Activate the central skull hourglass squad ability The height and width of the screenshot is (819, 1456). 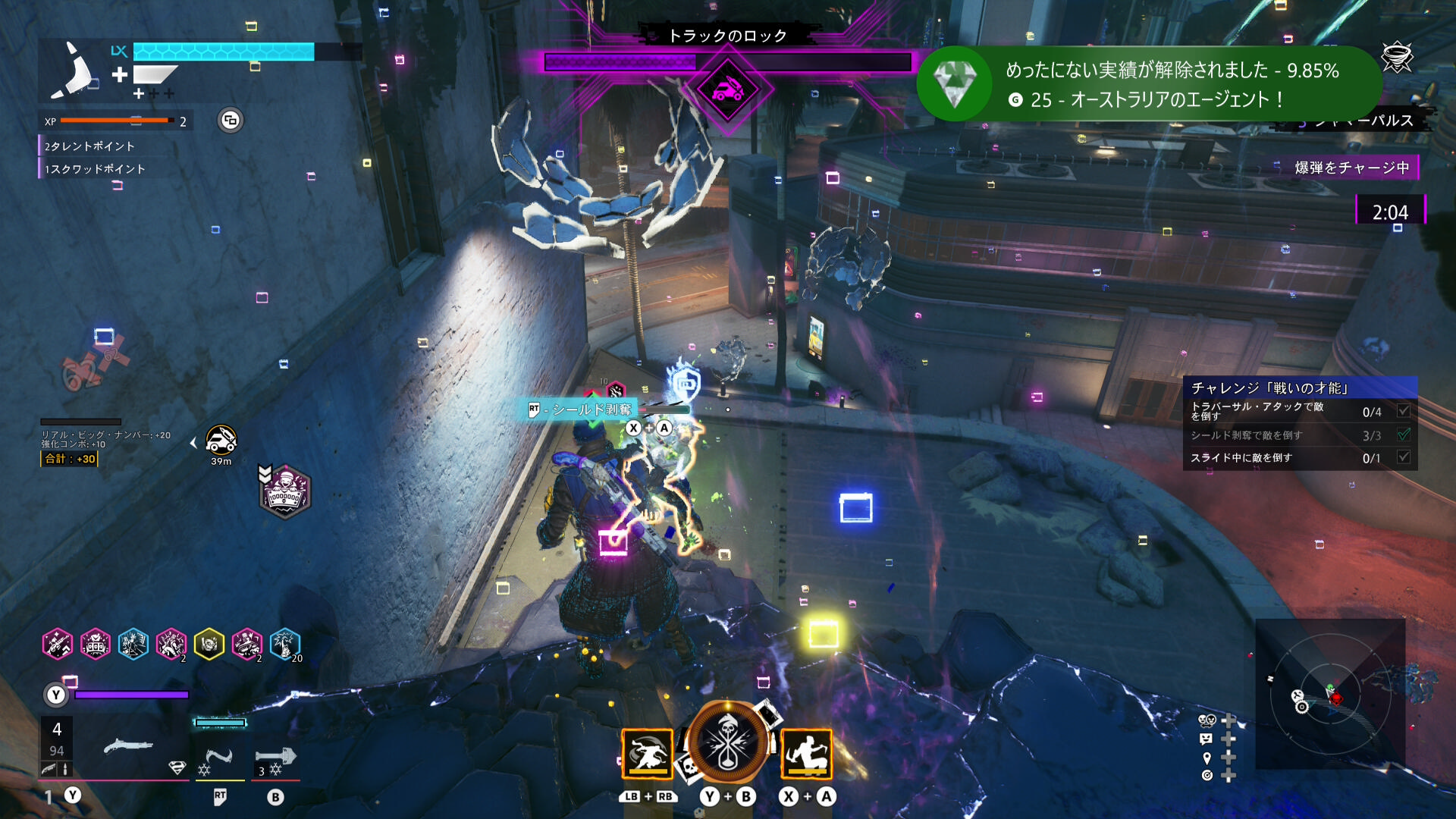click(727, 742)
